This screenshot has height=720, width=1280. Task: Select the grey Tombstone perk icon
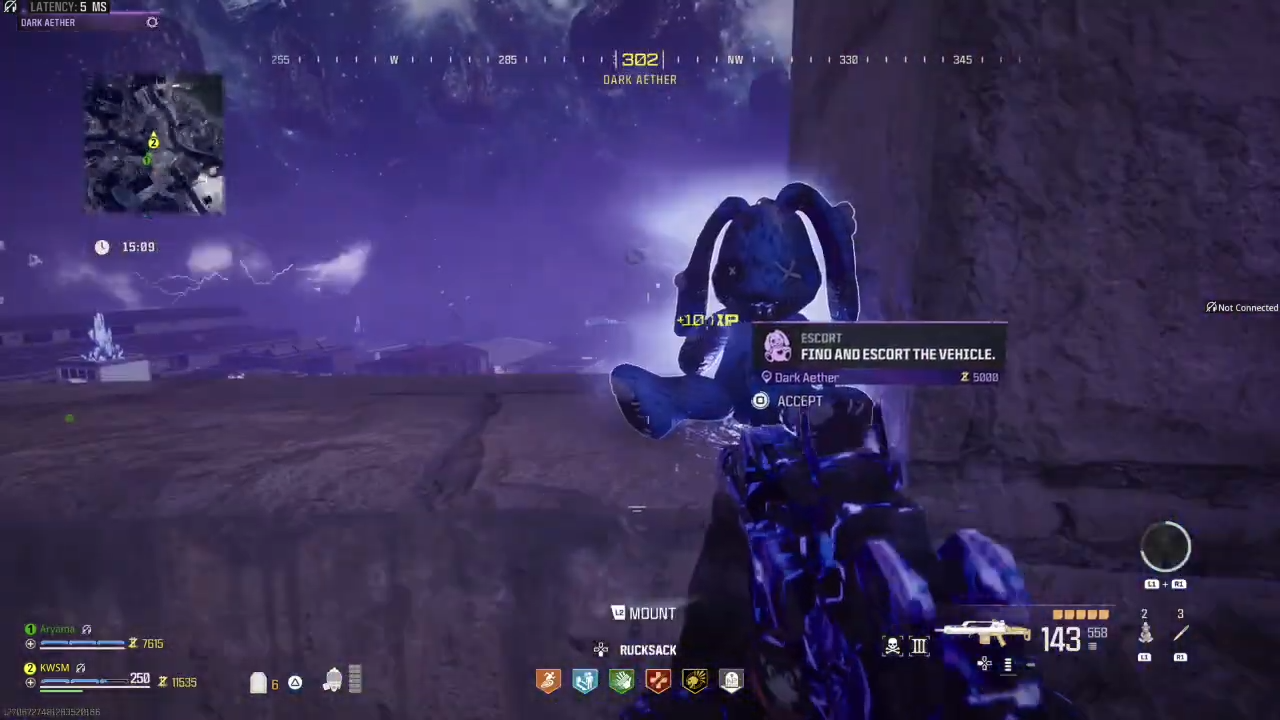[x=731, y=681]
